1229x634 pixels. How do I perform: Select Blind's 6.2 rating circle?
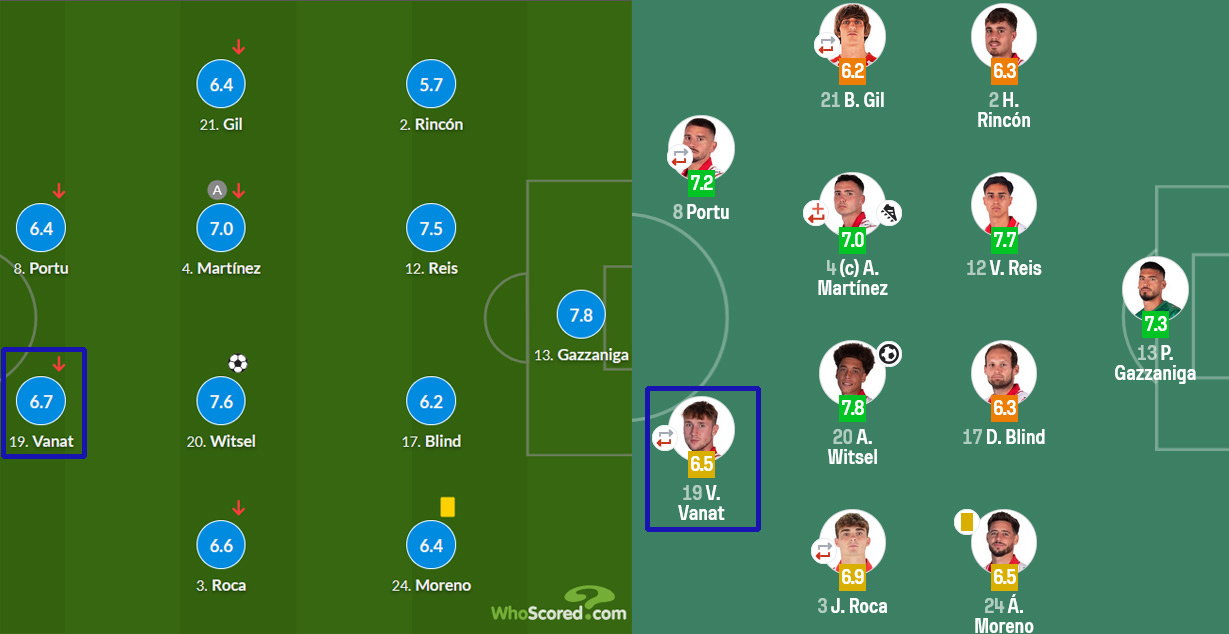tap(431, 401)
